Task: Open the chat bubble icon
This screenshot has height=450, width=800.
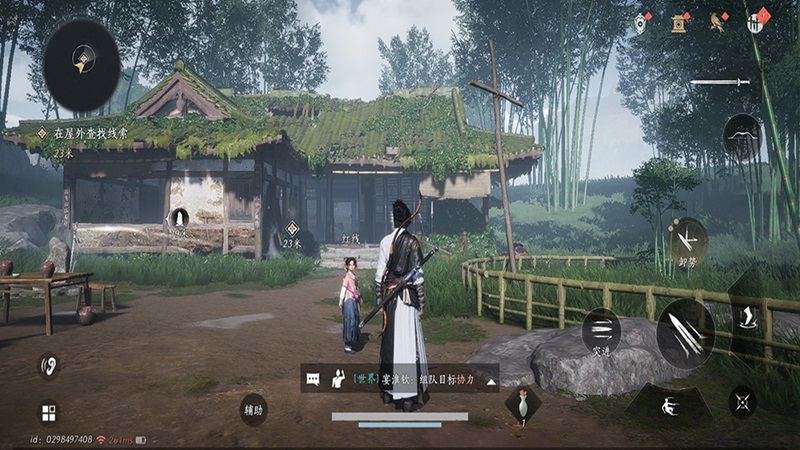Action: tap(314, 379)
